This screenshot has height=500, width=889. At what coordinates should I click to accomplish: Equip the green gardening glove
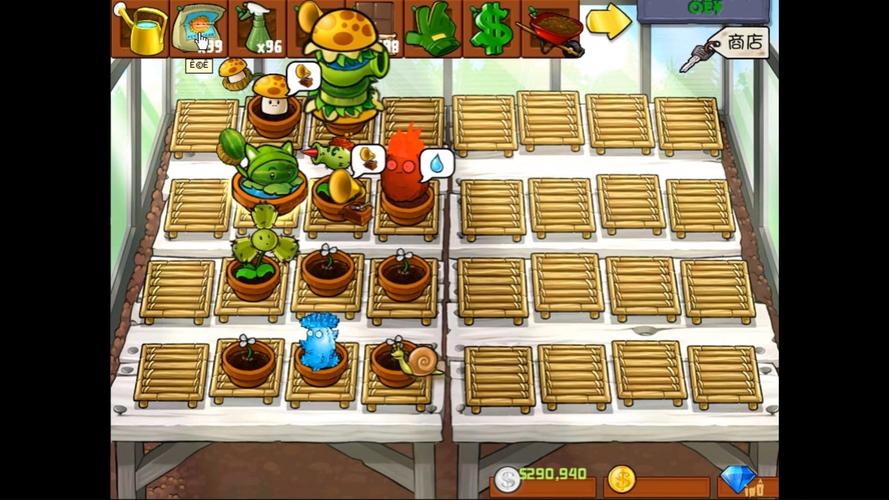click(432, 27)
